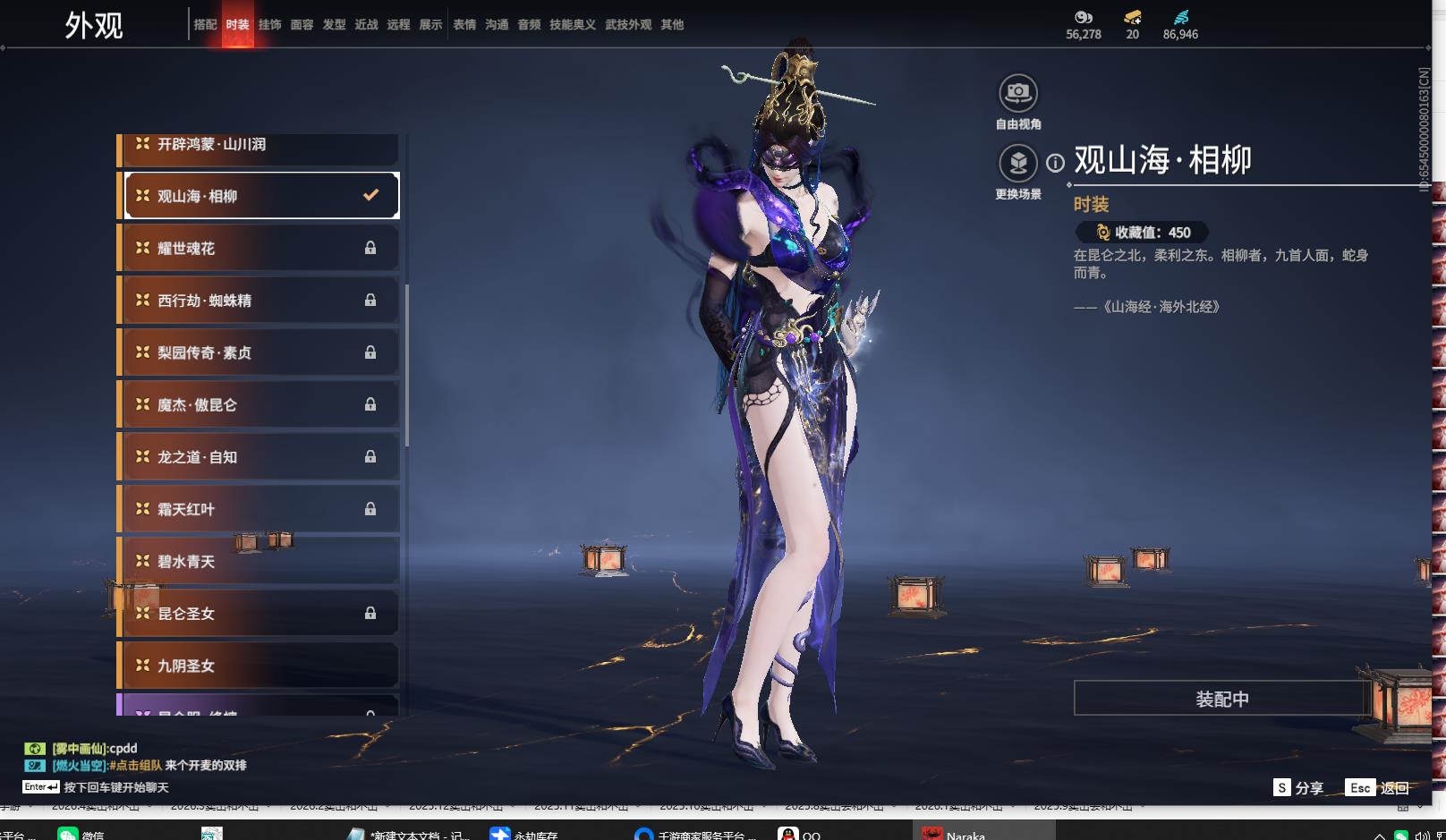
Task: Open the 表情 emote tab
Action: (464, 25)
